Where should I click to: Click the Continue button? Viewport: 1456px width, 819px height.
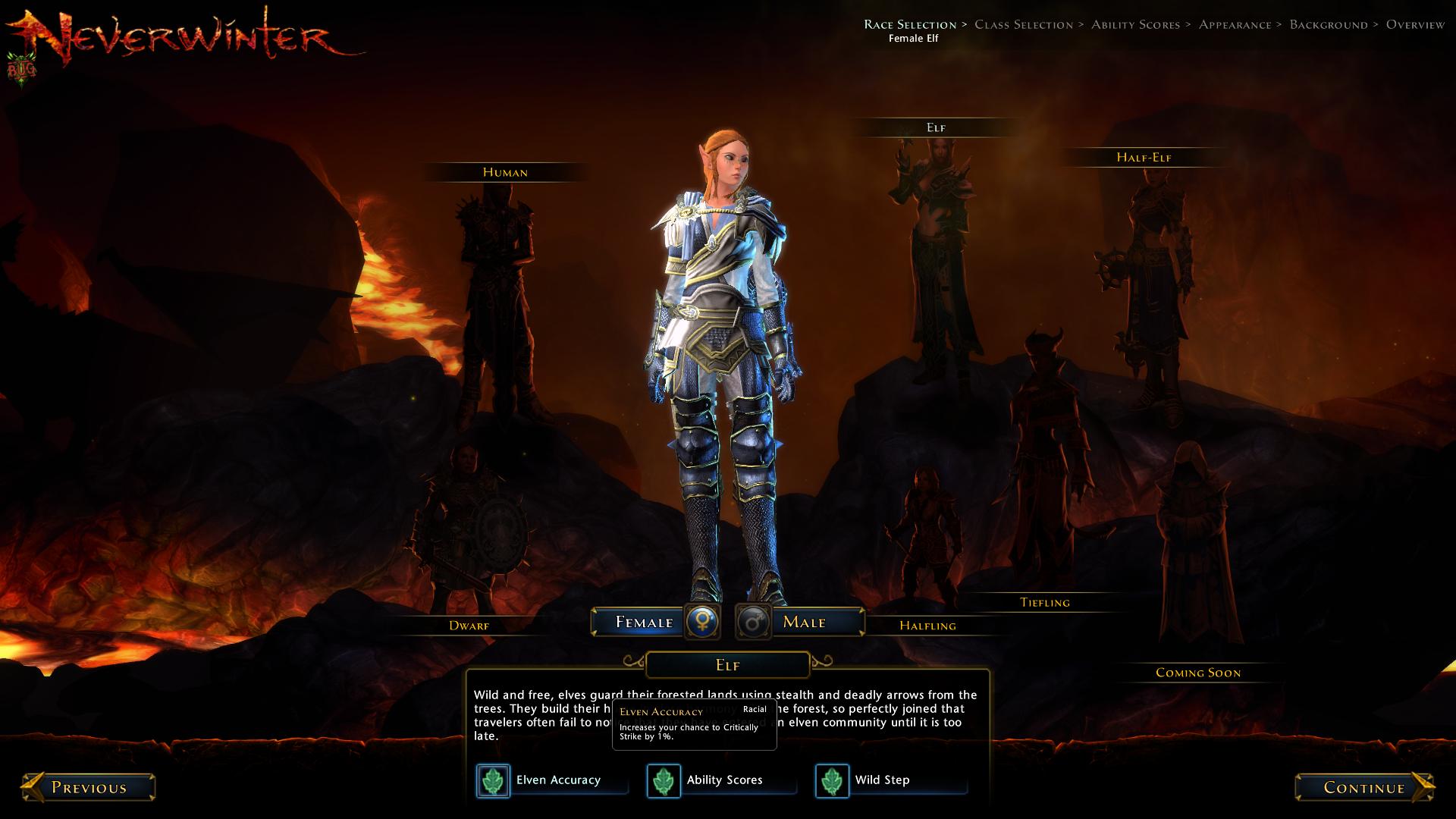[1365, 787]
